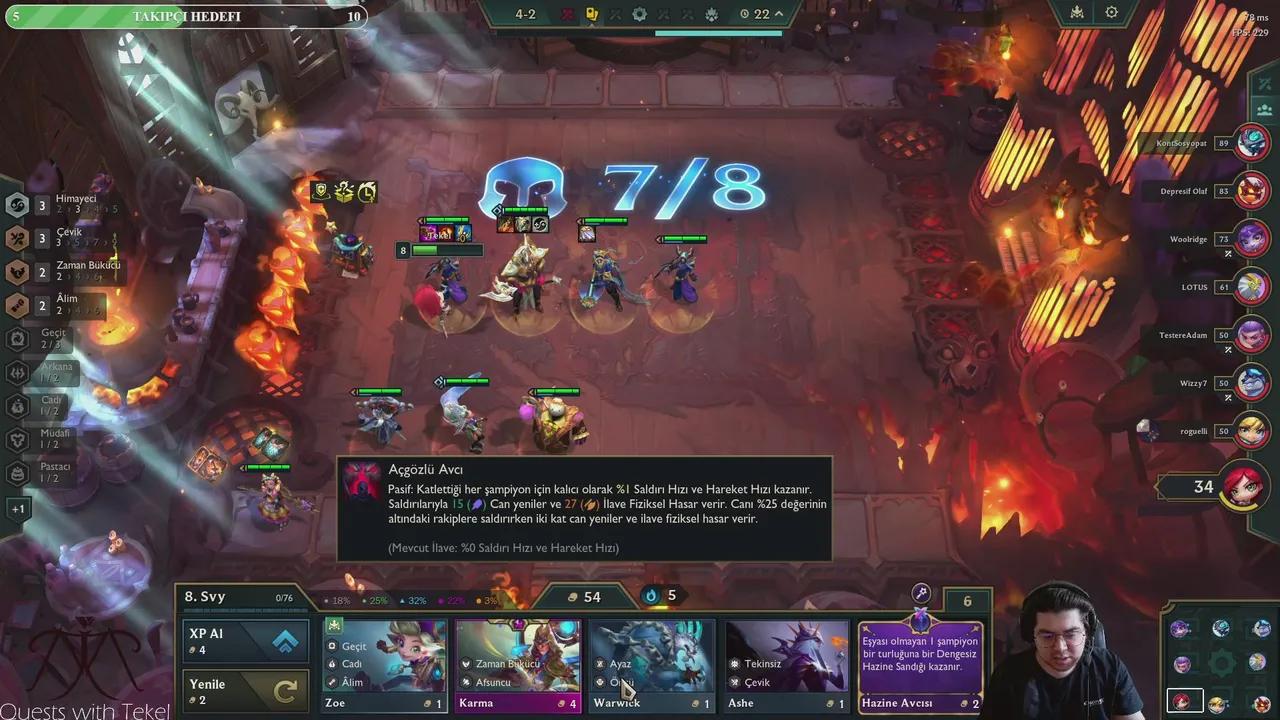Select the loot orb round icon on top bar
Viewport: 1280px width, 720px height.
click(x=593, y=14)
